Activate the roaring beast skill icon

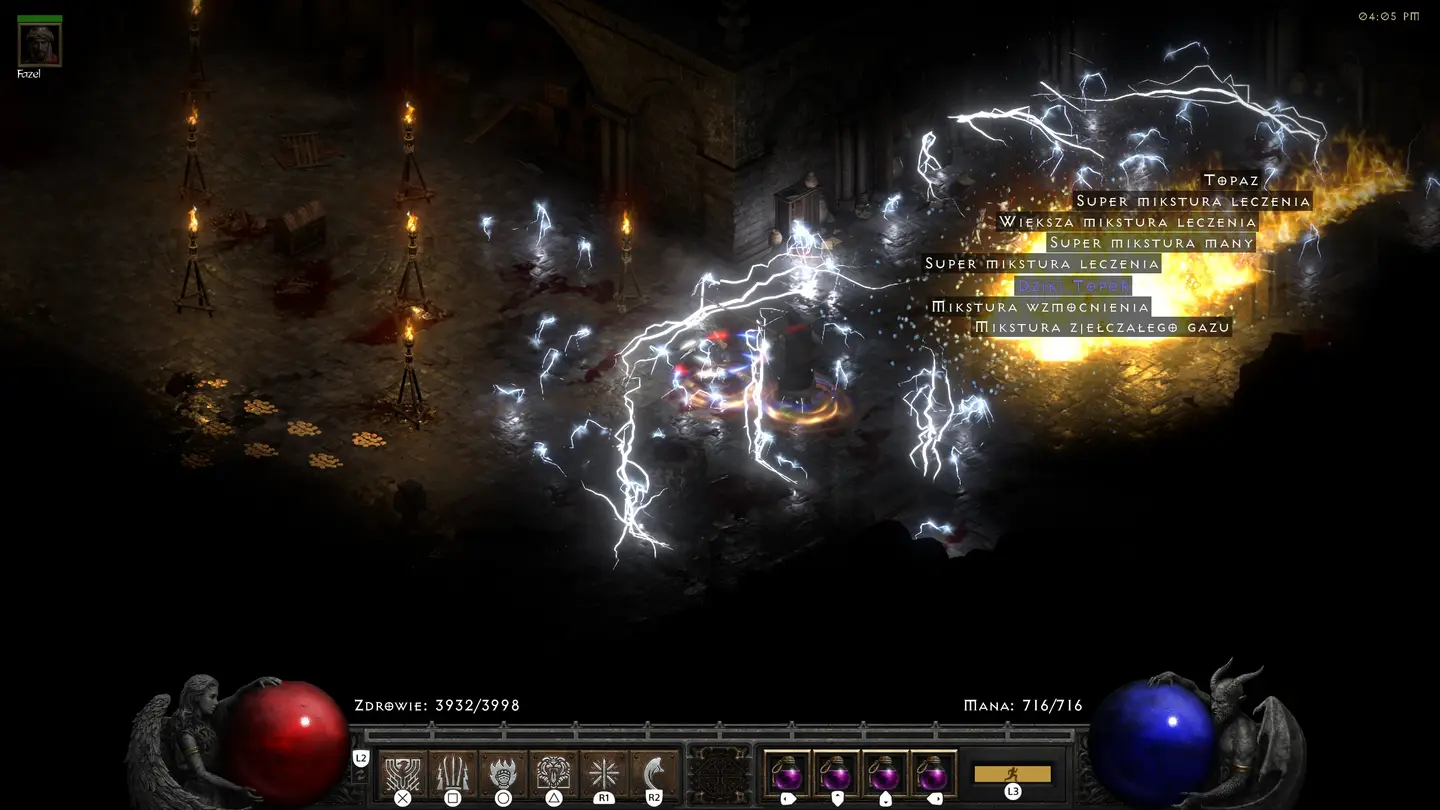point(553,773)
